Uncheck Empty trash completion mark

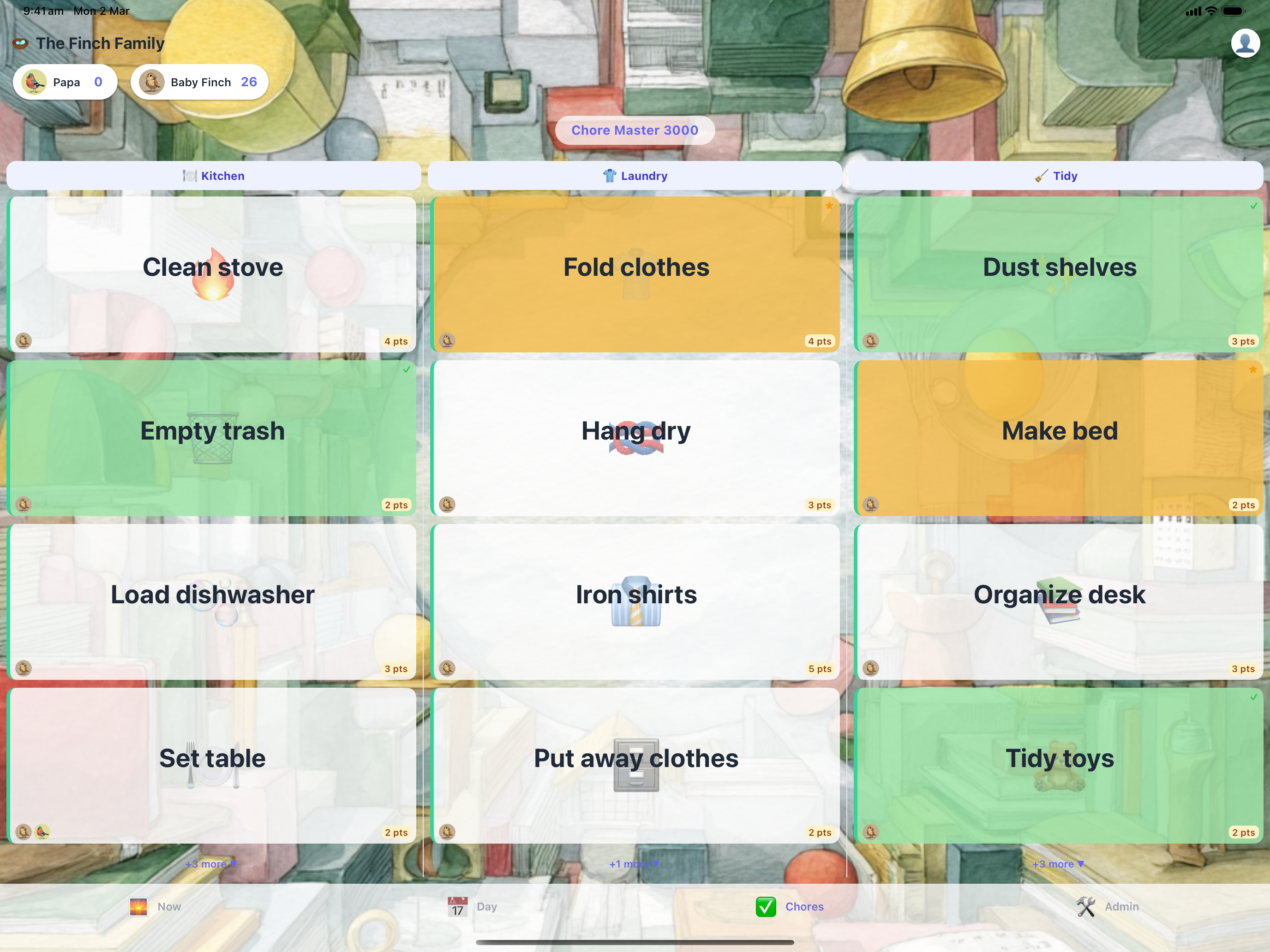pyautogui.click(x=406, y=370)
